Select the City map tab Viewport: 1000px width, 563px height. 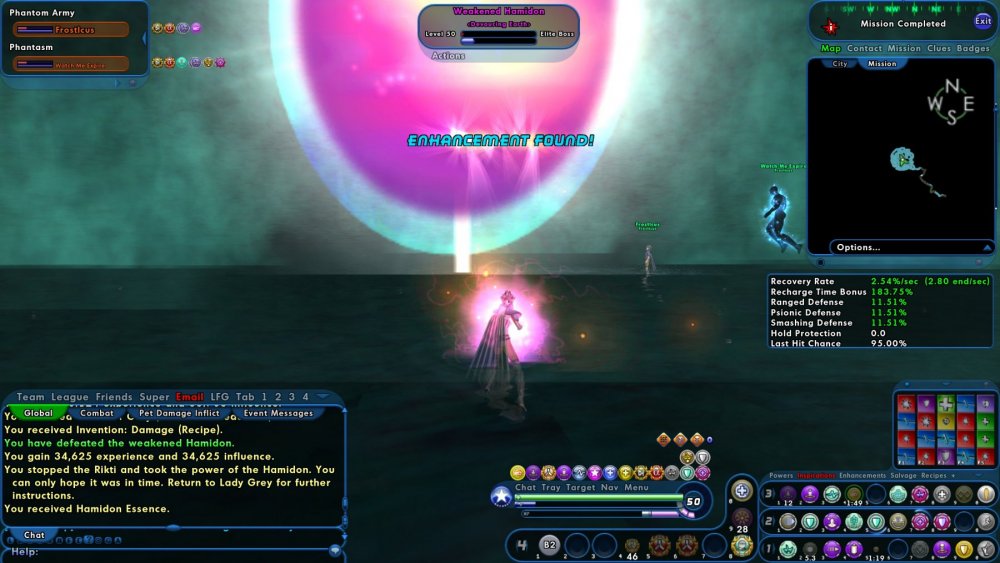click(x=840, y=64)
